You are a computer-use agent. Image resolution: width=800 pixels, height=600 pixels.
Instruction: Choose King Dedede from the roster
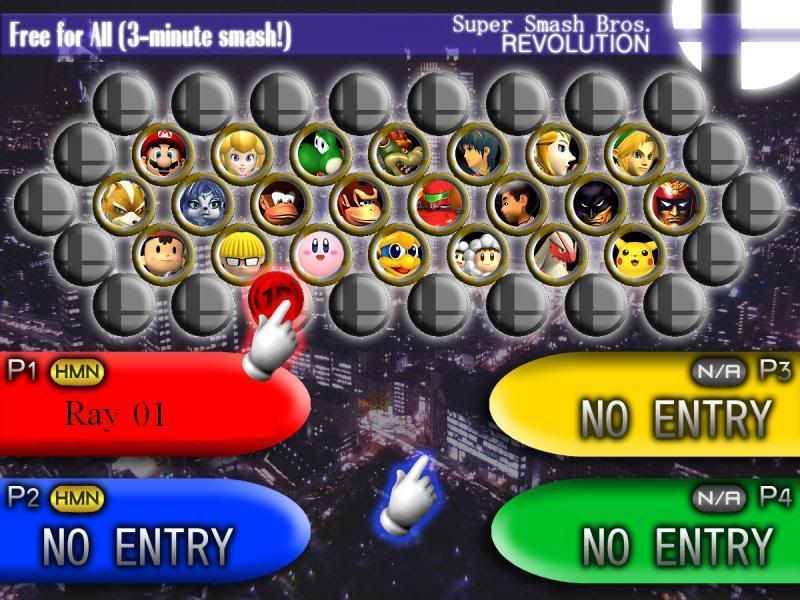tap(397, 253)
